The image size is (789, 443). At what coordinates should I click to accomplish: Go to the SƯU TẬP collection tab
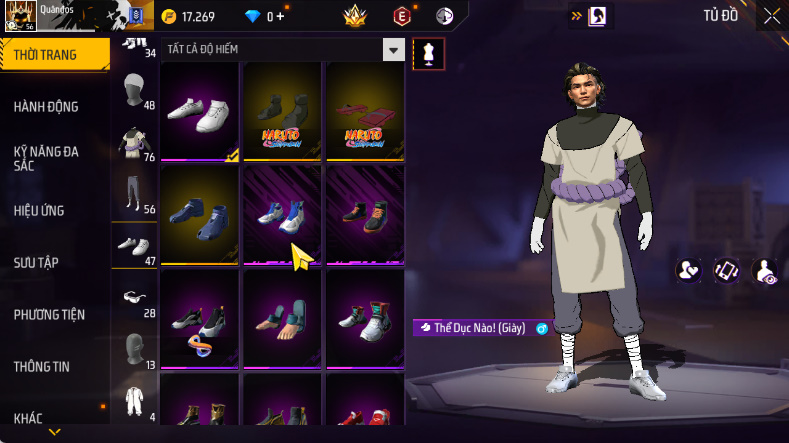[36, 262]
